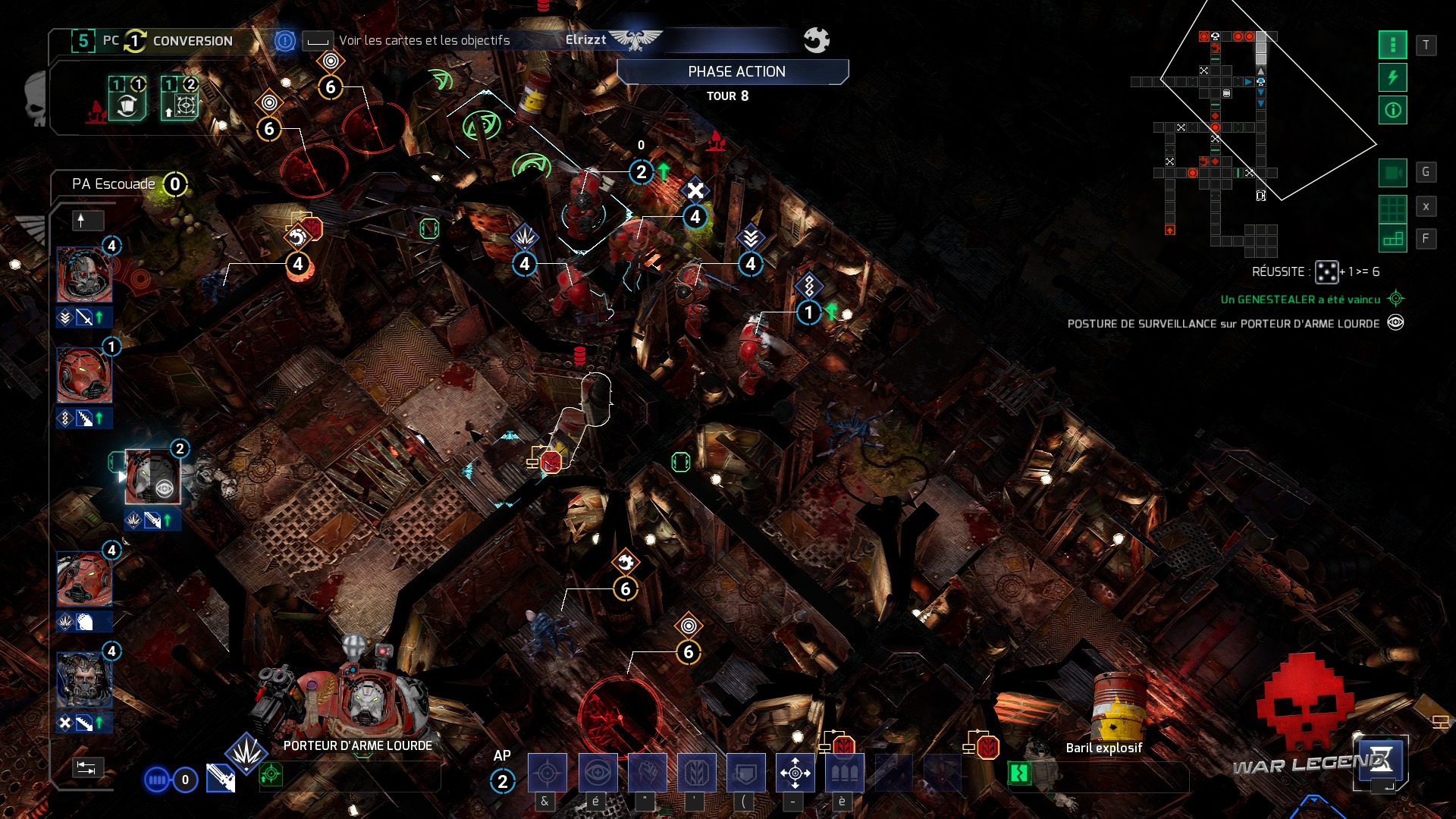Screen dimensions: 1456x819
Task: Select the first squad member portrait
Action: coord(84,275)
